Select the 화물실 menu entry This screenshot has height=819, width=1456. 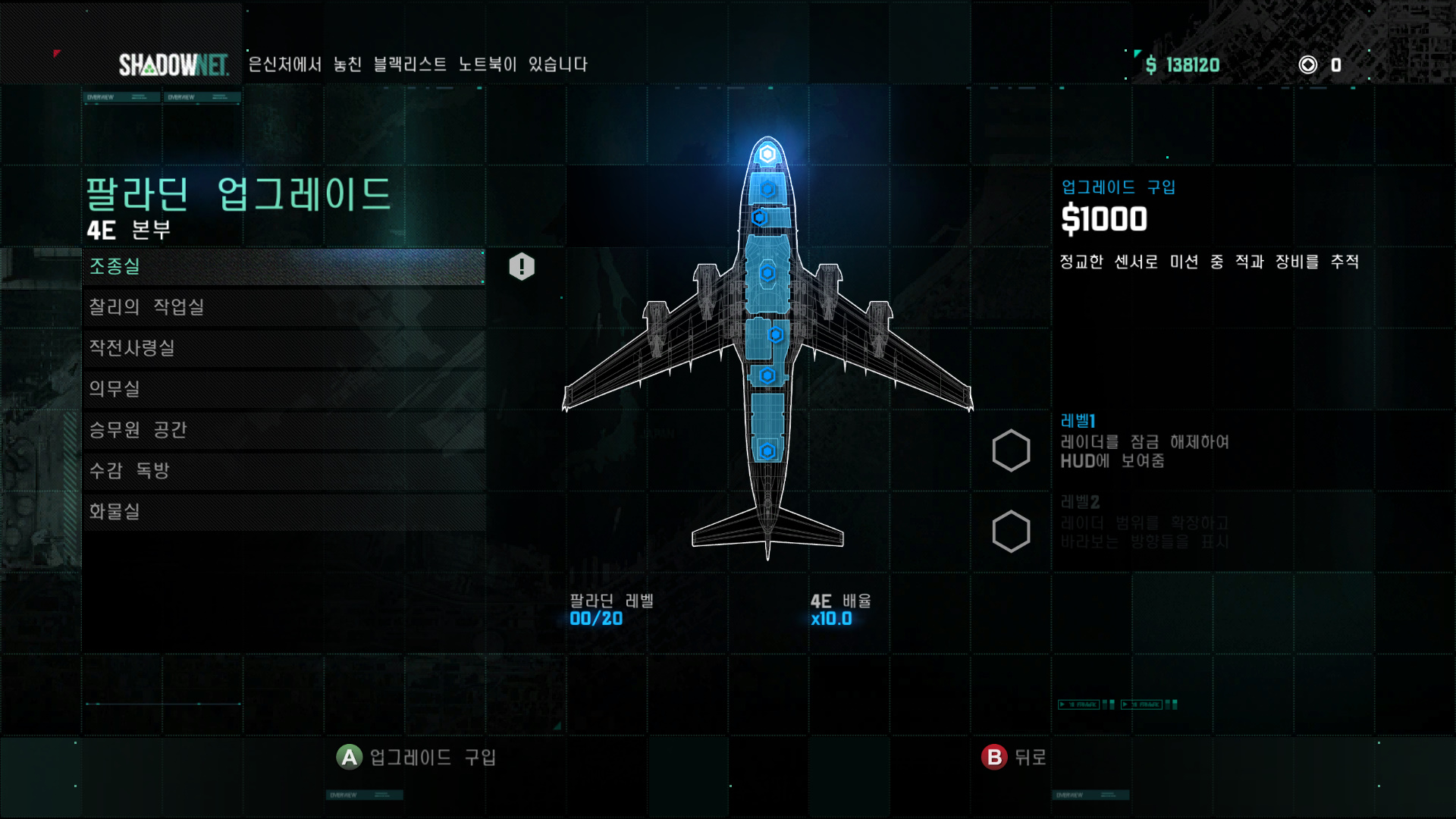pos(284,512)
